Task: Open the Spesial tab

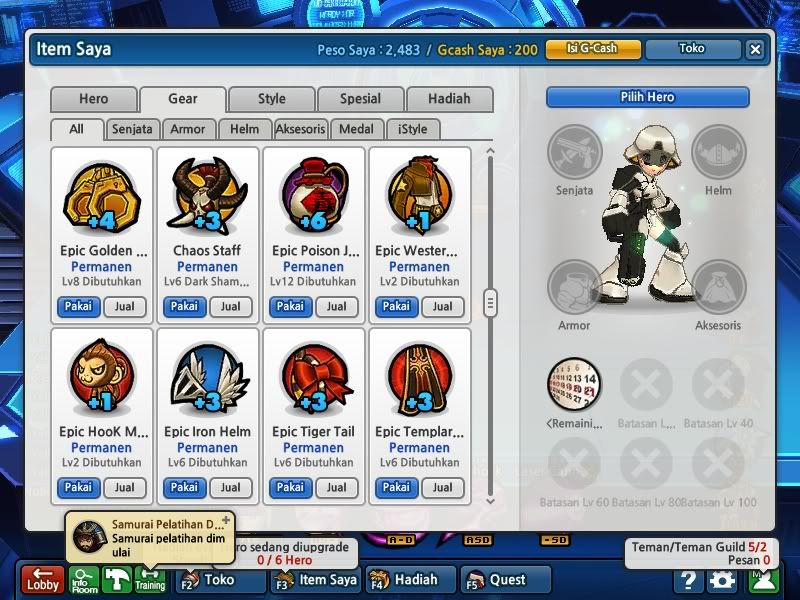Action: click(x=360, y=99)
